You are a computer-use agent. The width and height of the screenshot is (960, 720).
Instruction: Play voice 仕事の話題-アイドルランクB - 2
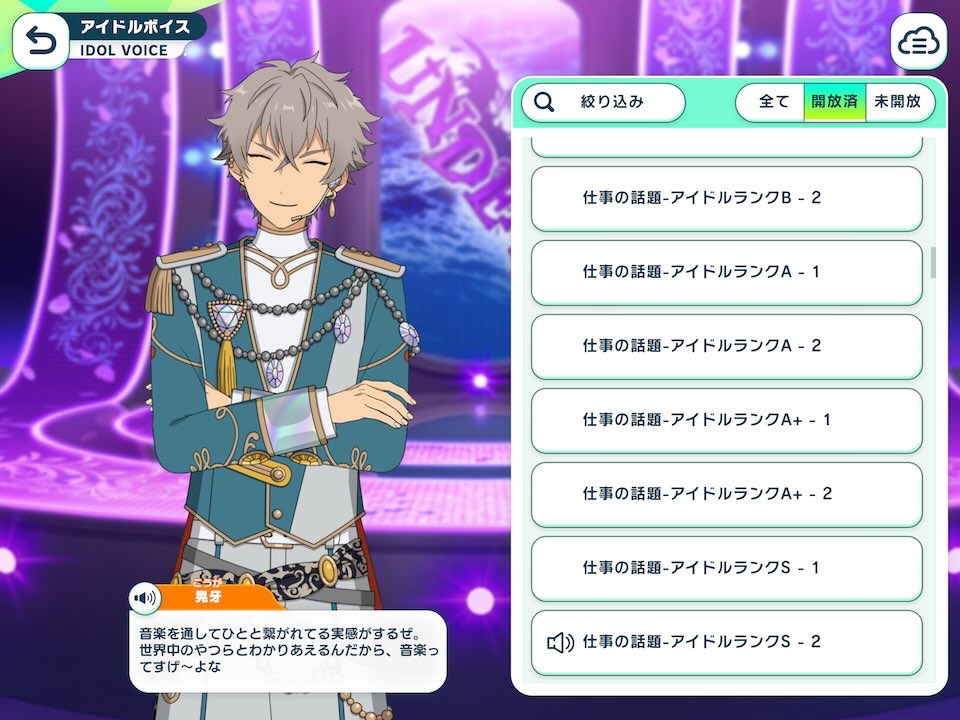click(x=726, y=198)
